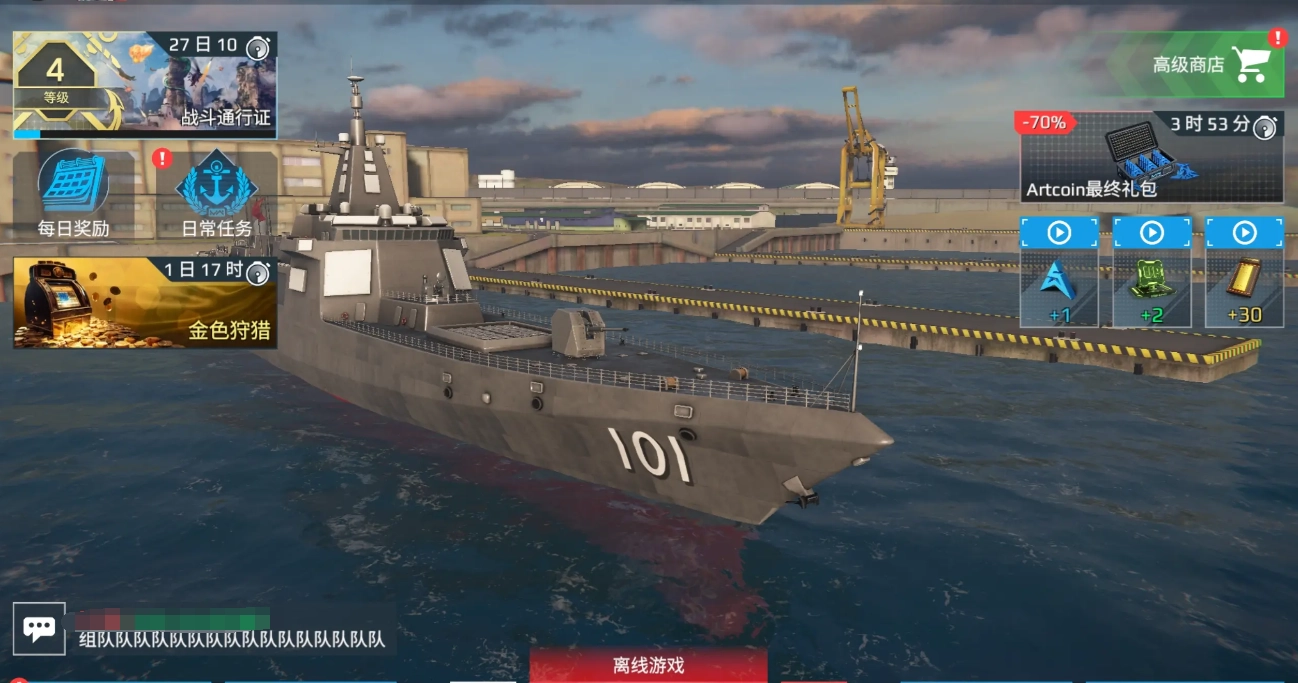This screenshot has height=683, width=1298.
Task: View the Artcoin最终礼包 discount offer
Action: [x=1151, y=157]
